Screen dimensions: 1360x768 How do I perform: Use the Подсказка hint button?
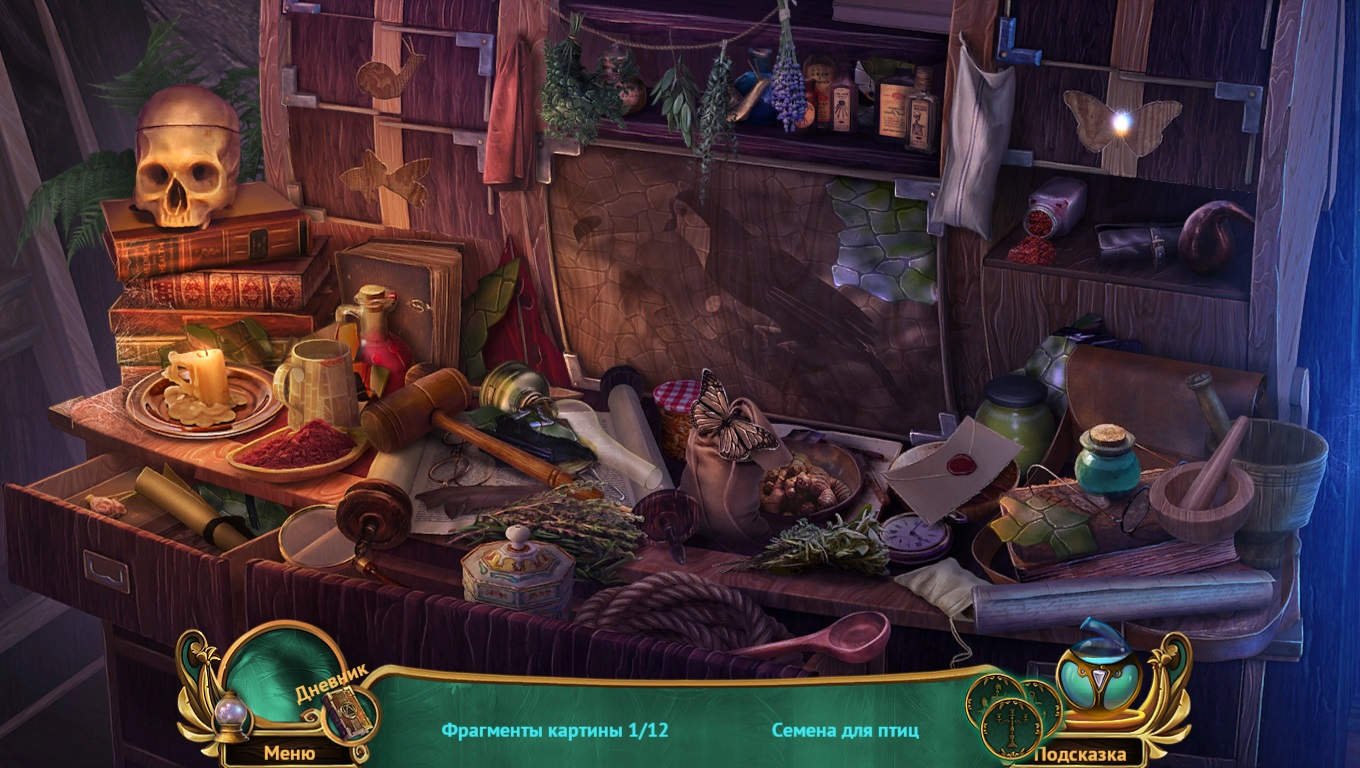1079,754
